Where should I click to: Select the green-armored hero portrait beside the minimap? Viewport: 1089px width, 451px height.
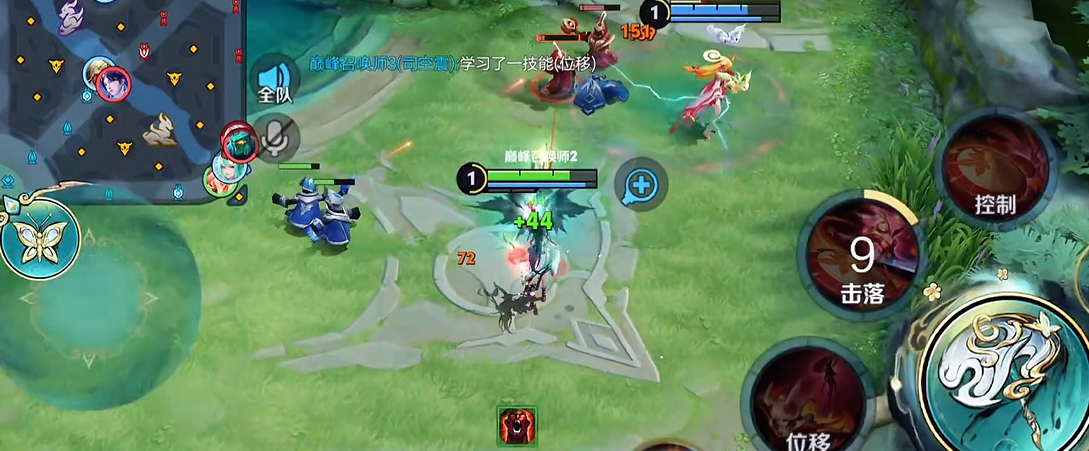(239, 144)
